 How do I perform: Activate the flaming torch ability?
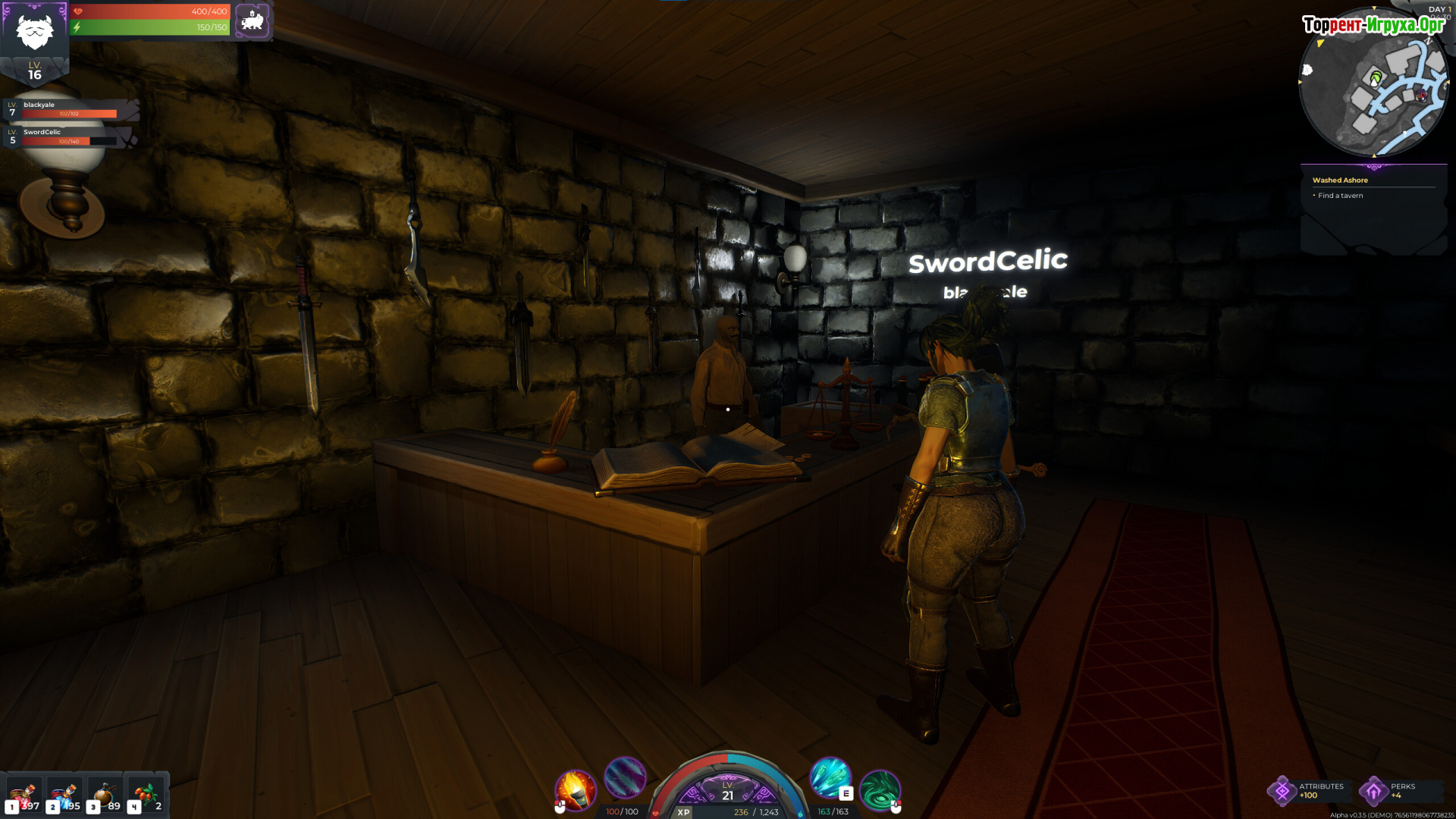576,789
